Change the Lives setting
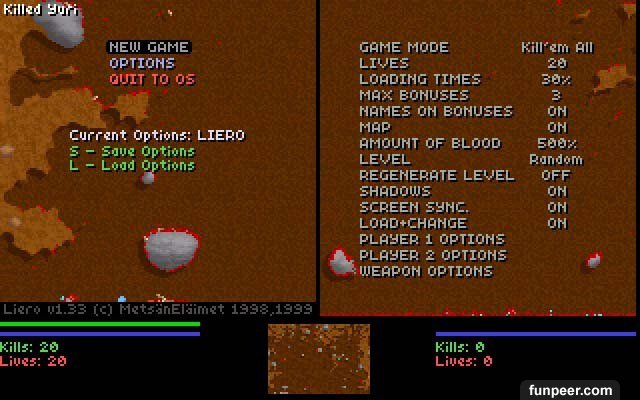This screenshot has height=400, width=640. pos(384,63)
